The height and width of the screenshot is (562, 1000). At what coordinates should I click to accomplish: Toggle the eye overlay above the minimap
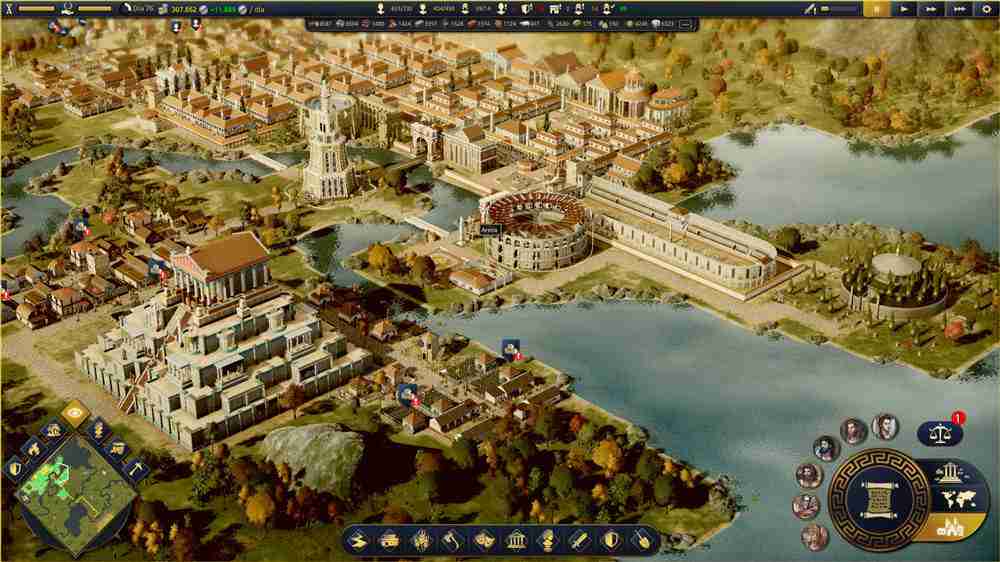click(x=74, y=412)
